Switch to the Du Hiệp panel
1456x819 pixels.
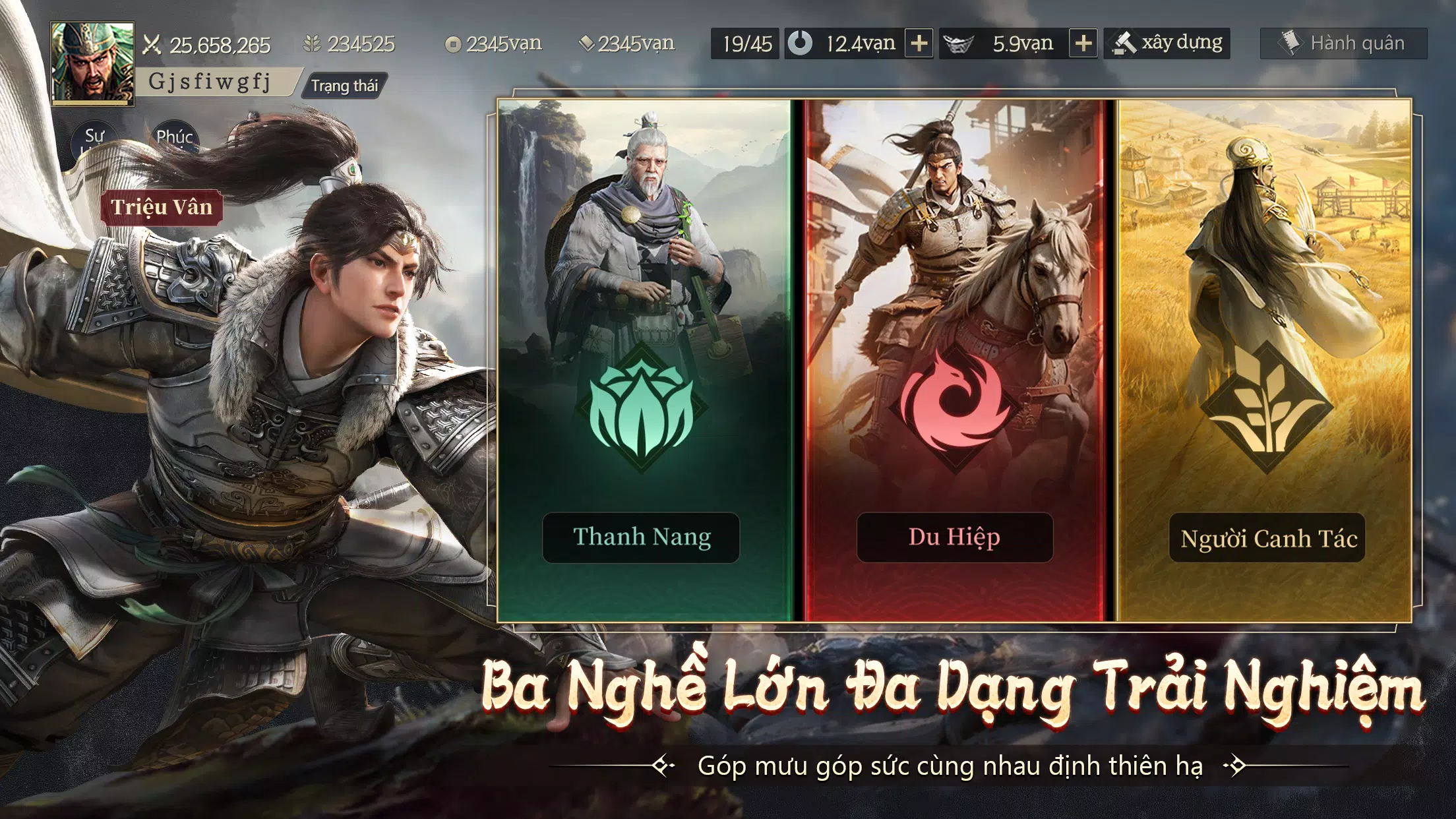click(x=955, y=536)
